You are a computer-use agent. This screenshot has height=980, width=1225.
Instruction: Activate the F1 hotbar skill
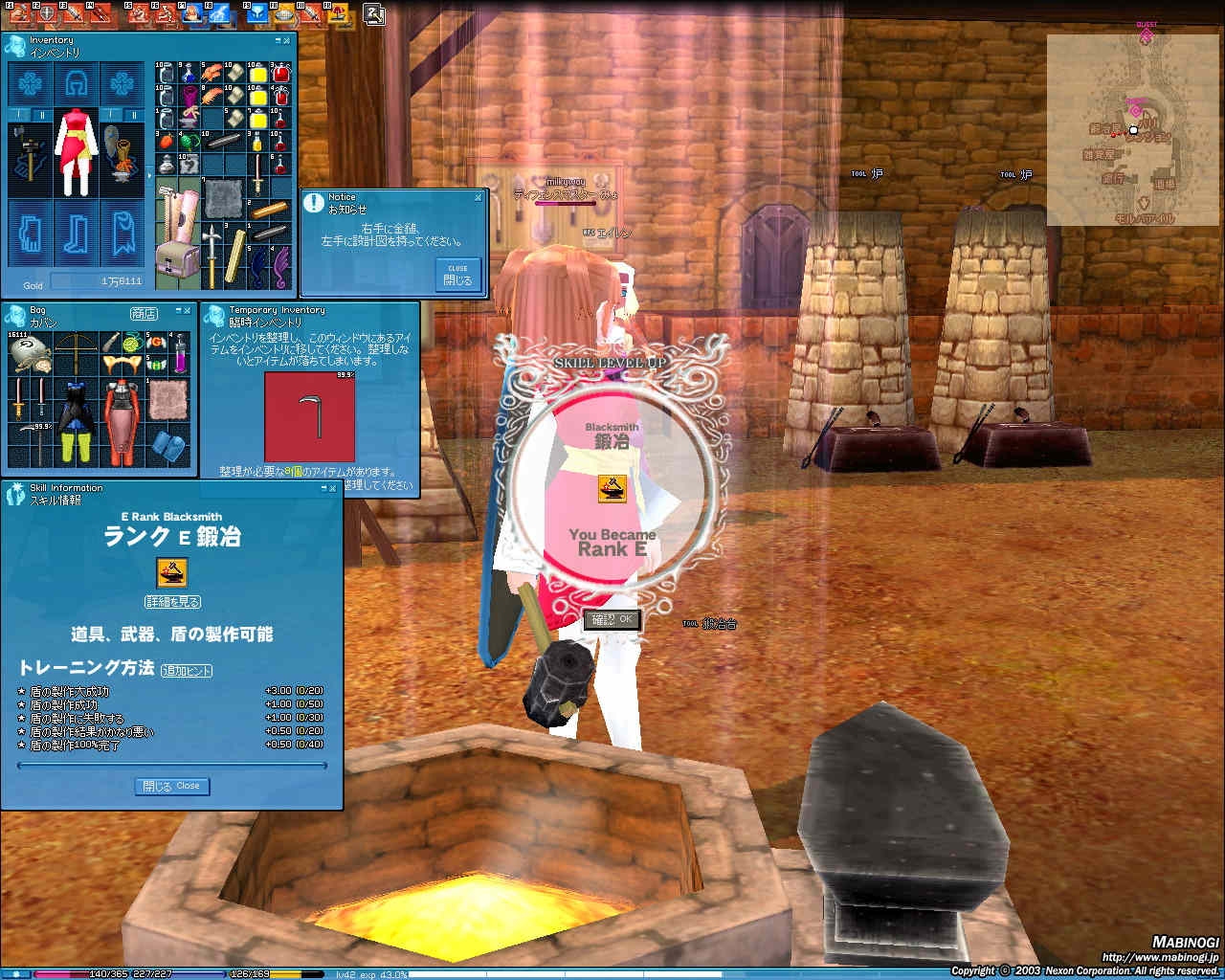tap(19, 15)
